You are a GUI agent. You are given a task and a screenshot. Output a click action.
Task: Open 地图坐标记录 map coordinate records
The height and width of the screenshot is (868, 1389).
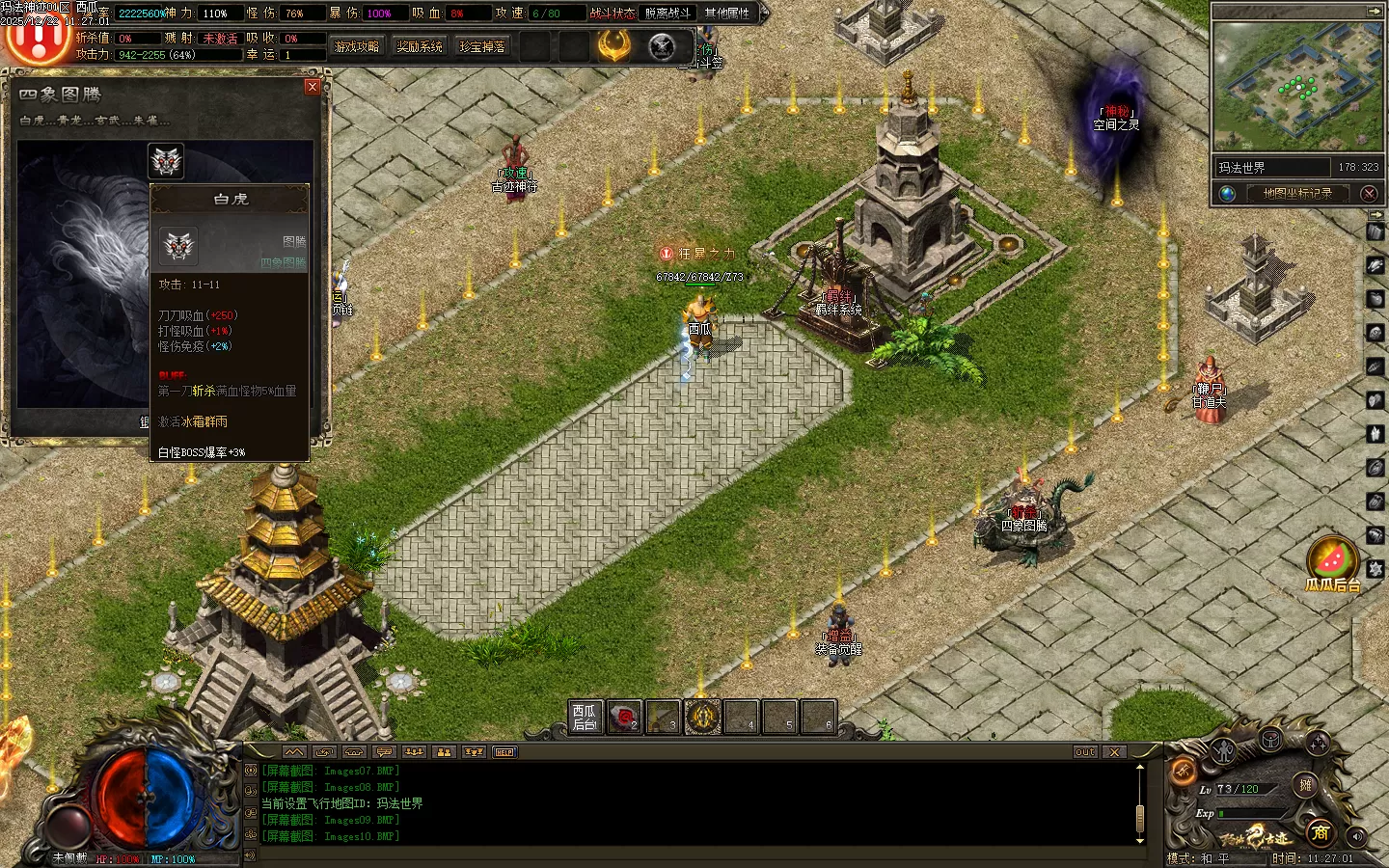click(x=1297, y=193)
